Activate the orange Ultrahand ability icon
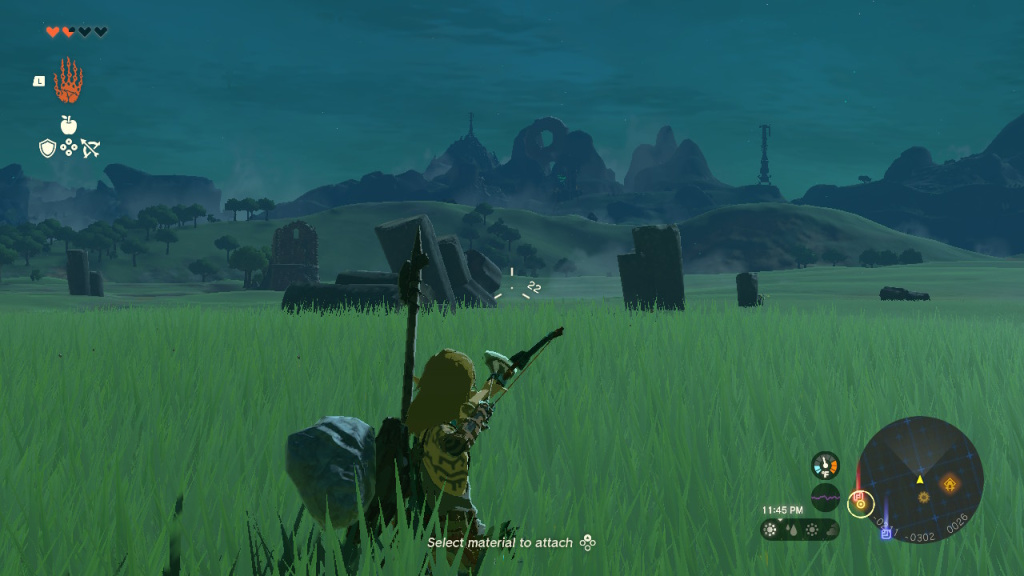The height and width of the screenshot is (576, 1024). [x=68, y=81]
